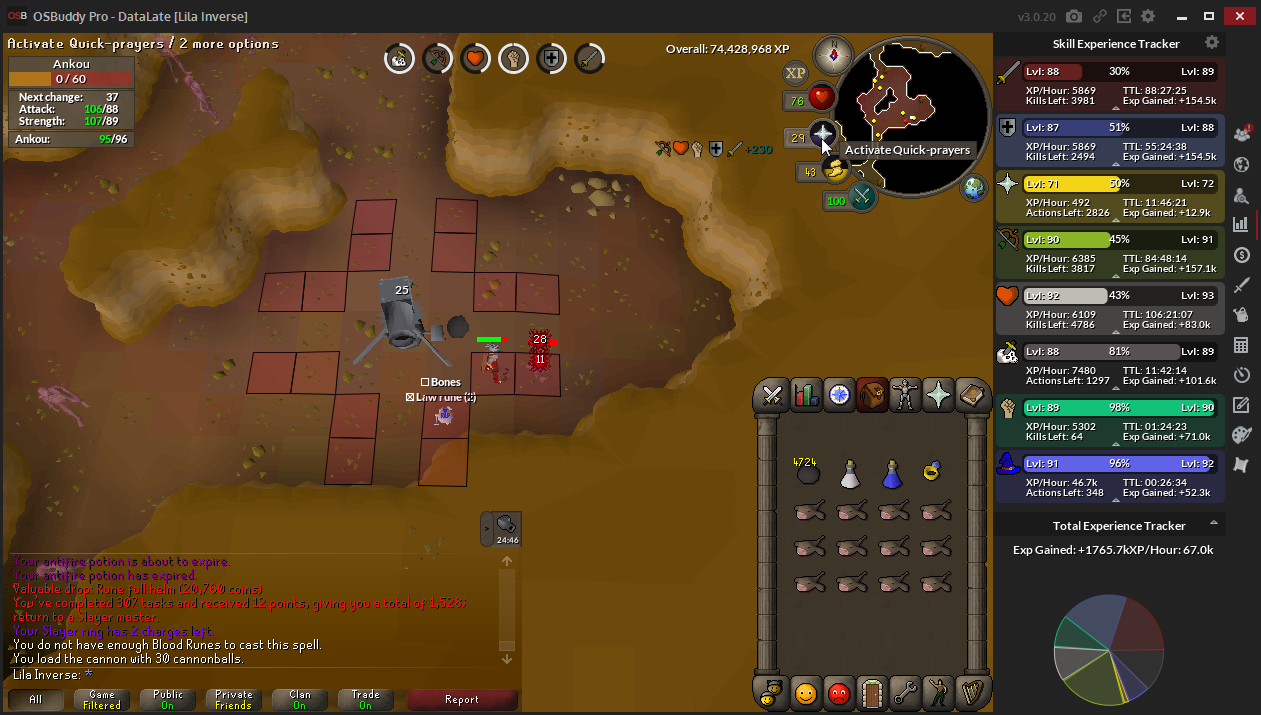
Task: Select the gold ring with blue gem
Action: [934, 470]
